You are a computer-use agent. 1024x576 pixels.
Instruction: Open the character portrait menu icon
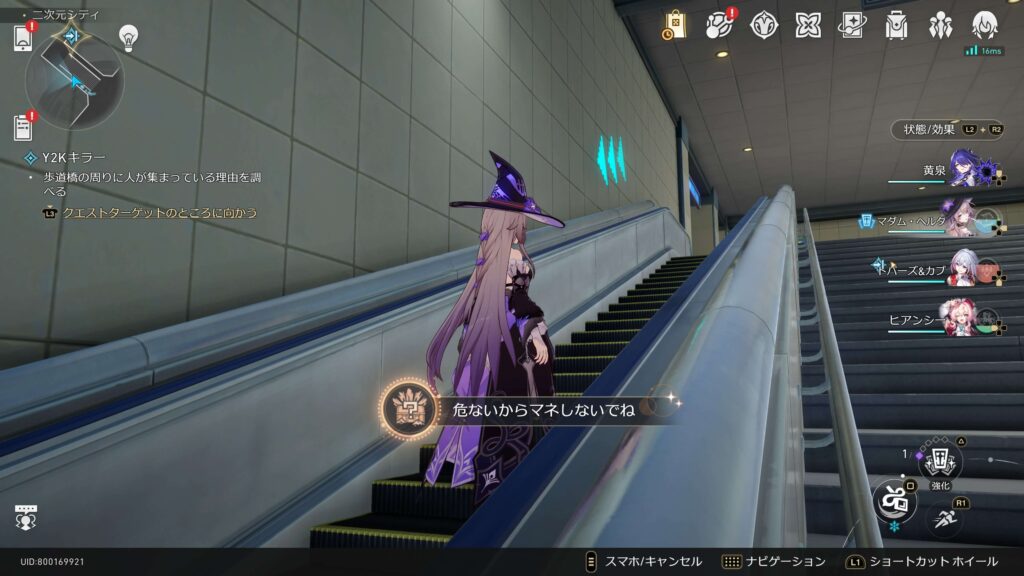(x=985, y=25)
